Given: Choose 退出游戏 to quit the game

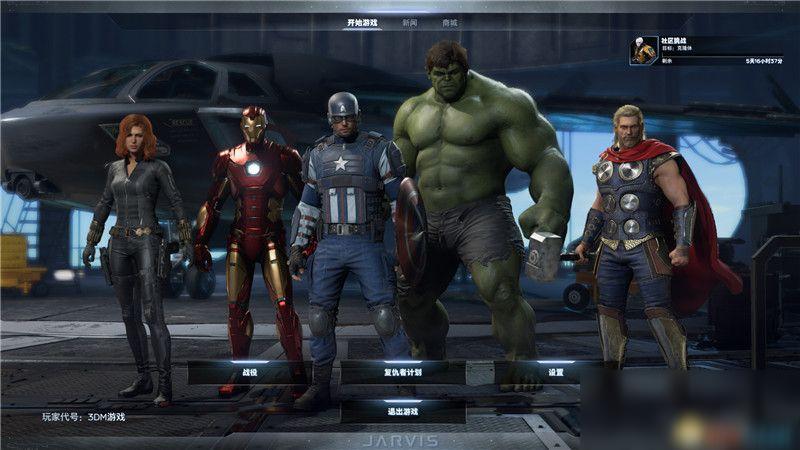Looking at the screenshot, I should 402,411.
